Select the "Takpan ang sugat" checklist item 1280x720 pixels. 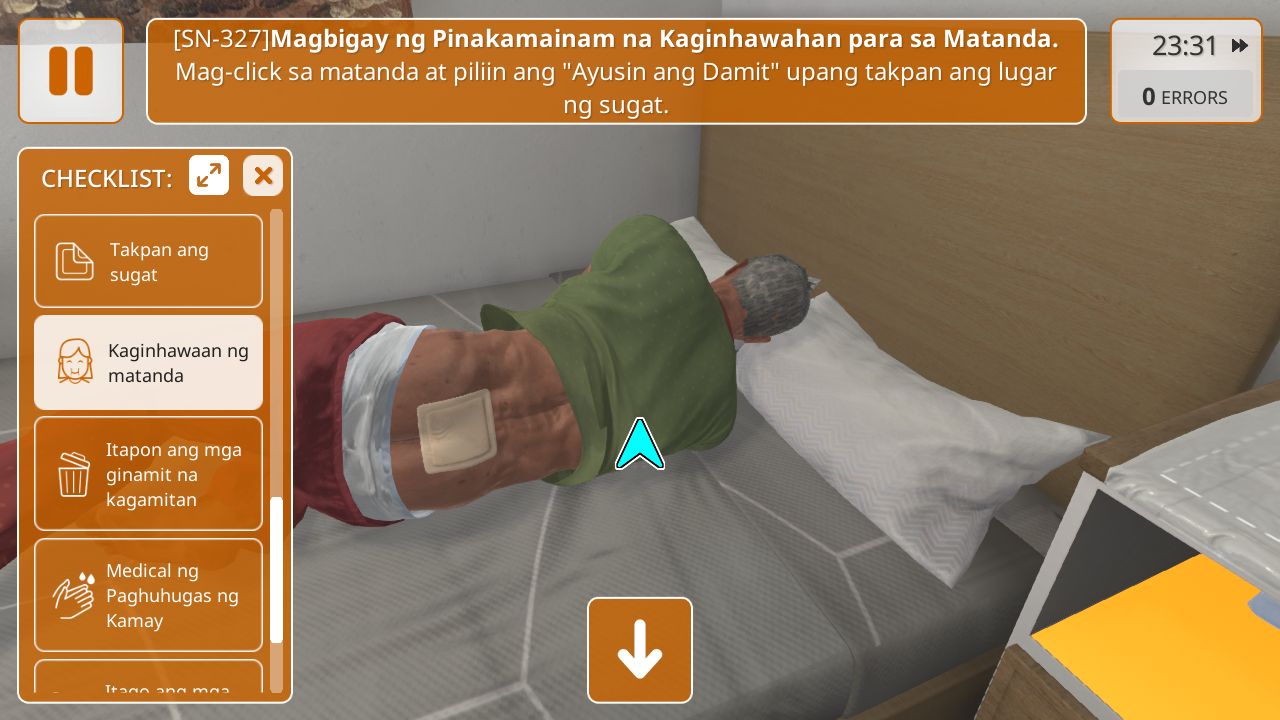149,261
